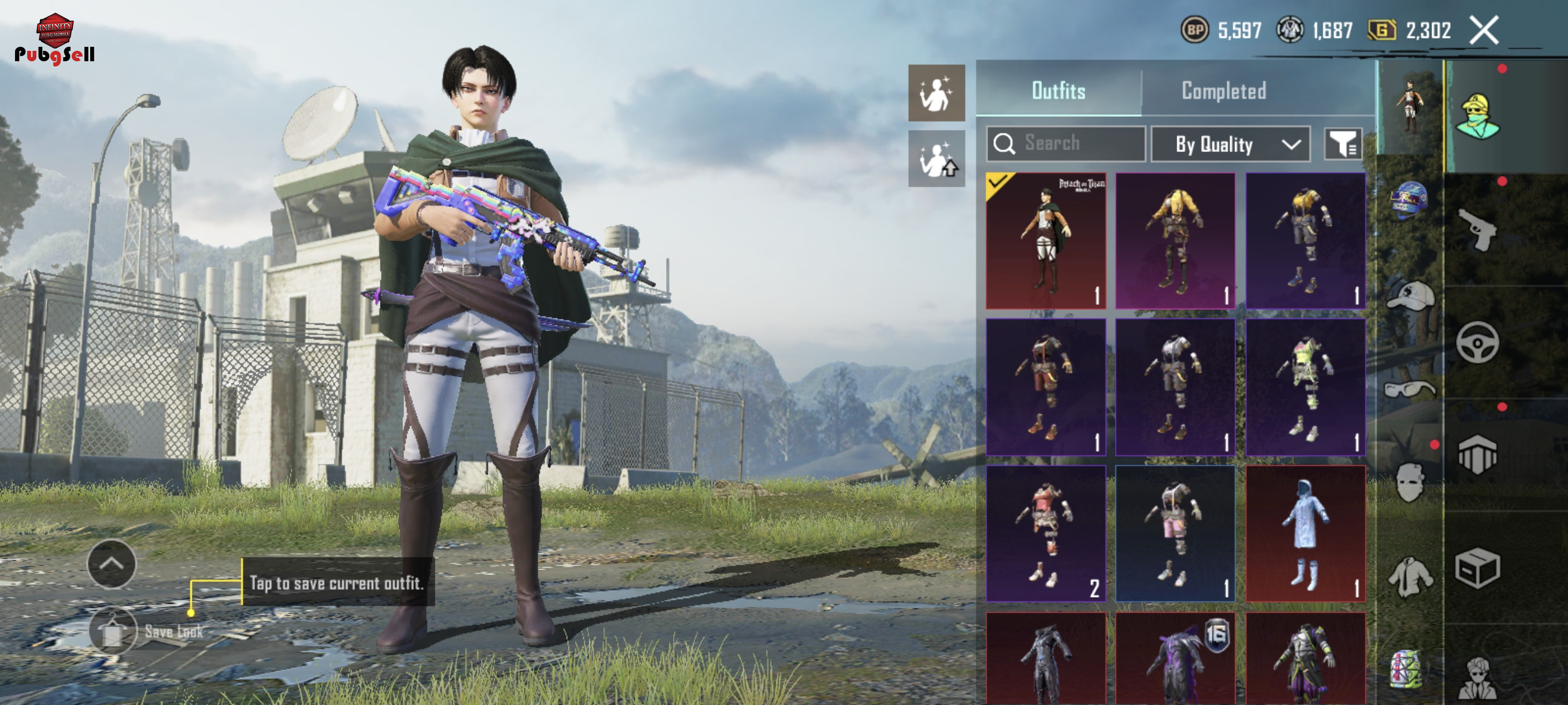The width and height of the screenshot is (1568, 705).
Task: Tap the Save Look button
Action: coord(113,632)
